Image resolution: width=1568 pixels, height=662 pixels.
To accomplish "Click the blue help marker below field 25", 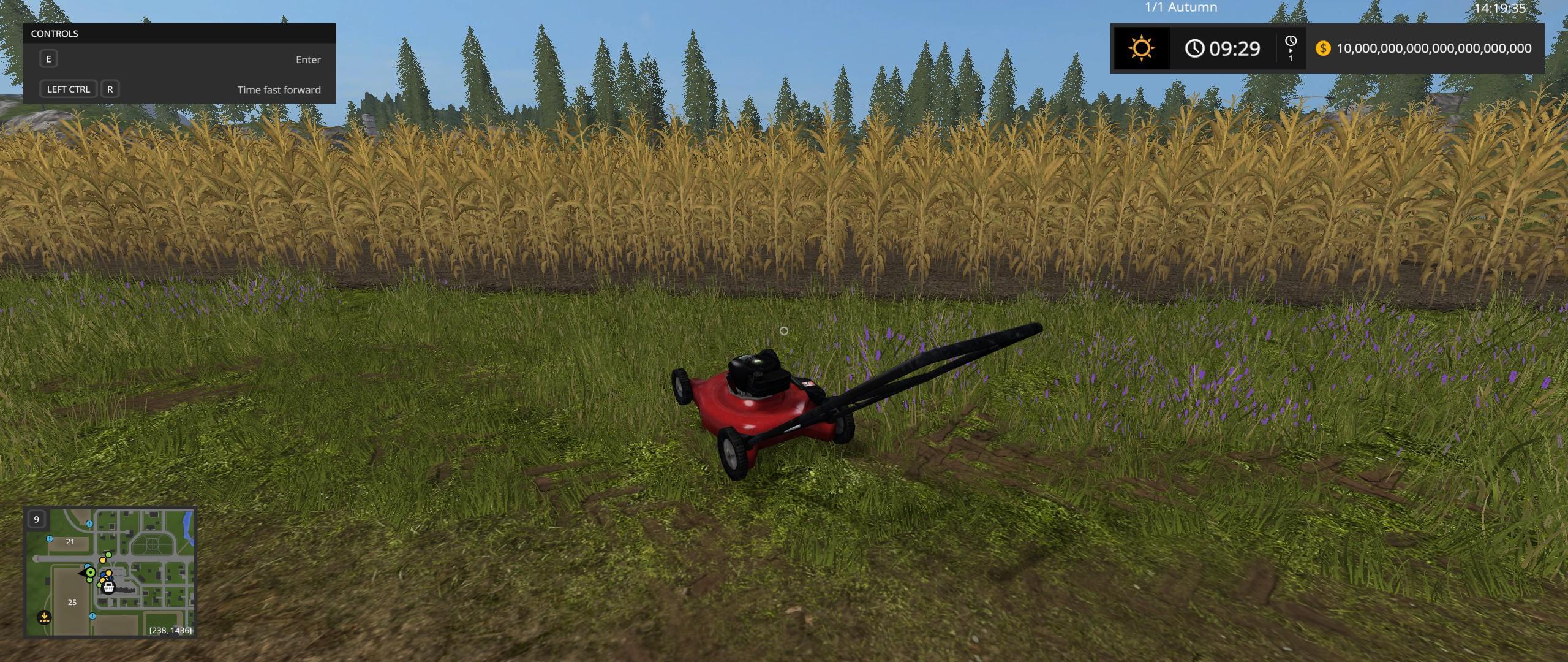I will pos(92,616).
